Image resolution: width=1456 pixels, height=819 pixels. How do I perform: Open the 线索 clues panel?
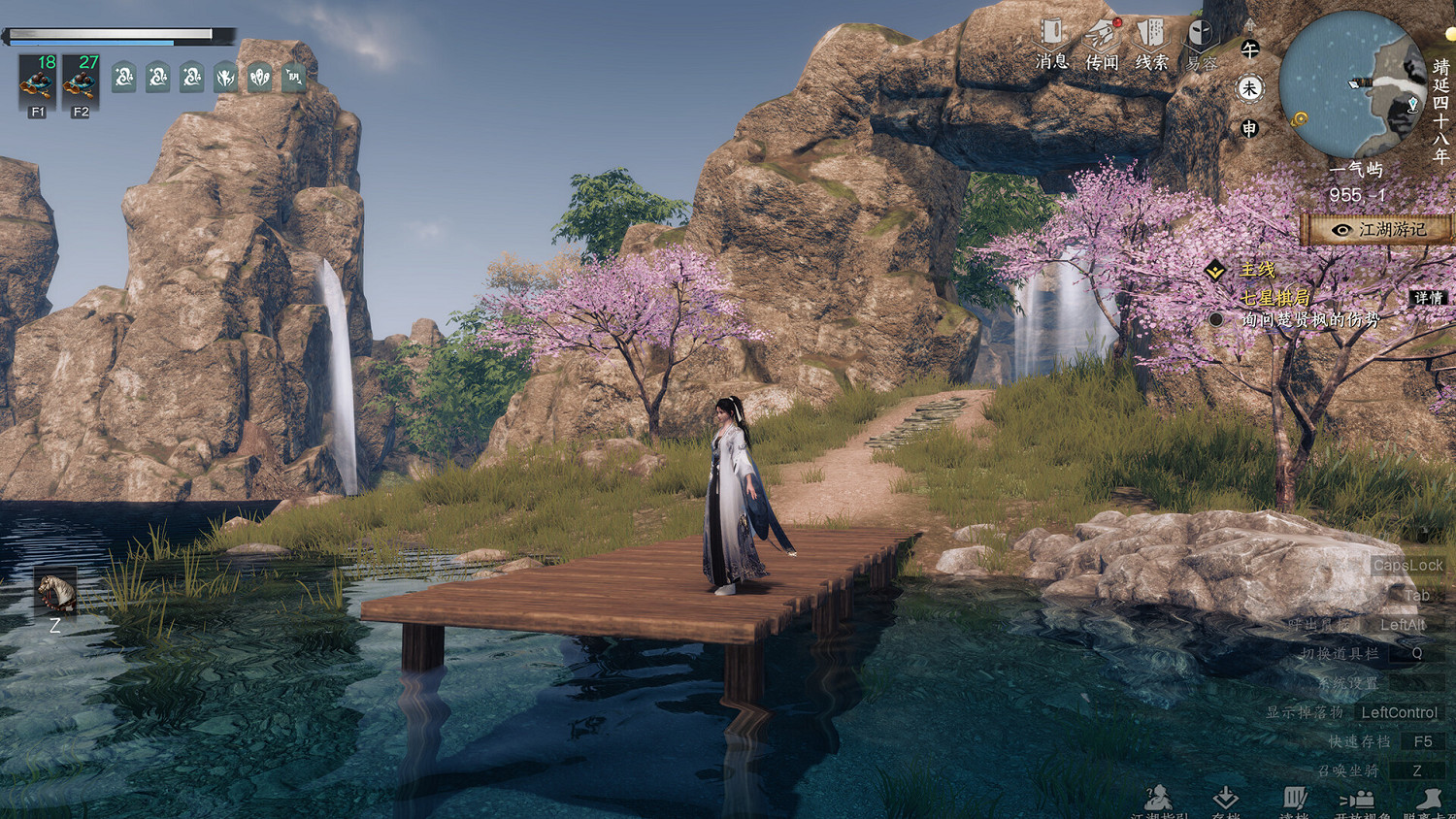point(1153,32)
